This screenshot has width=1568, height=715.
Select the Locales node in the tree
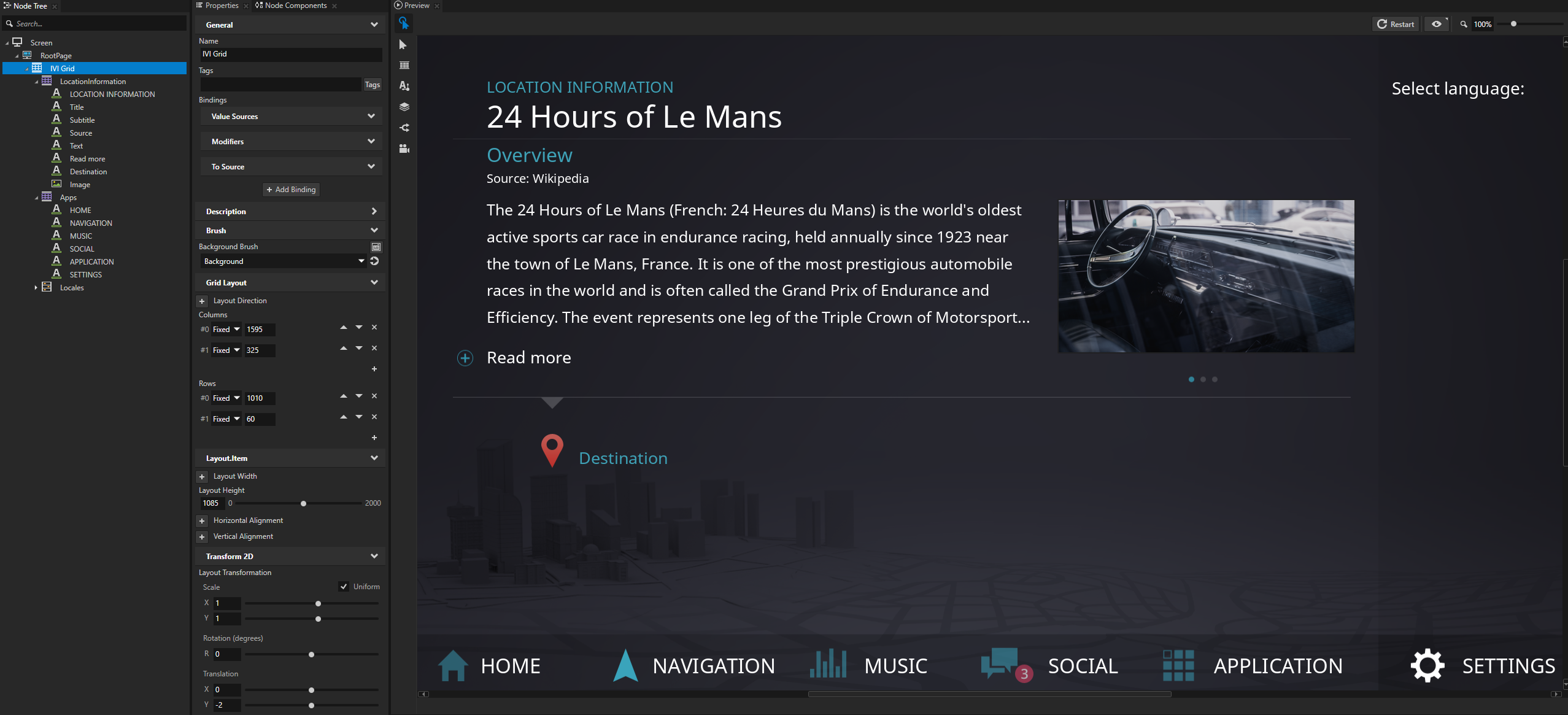click(72, 288)
